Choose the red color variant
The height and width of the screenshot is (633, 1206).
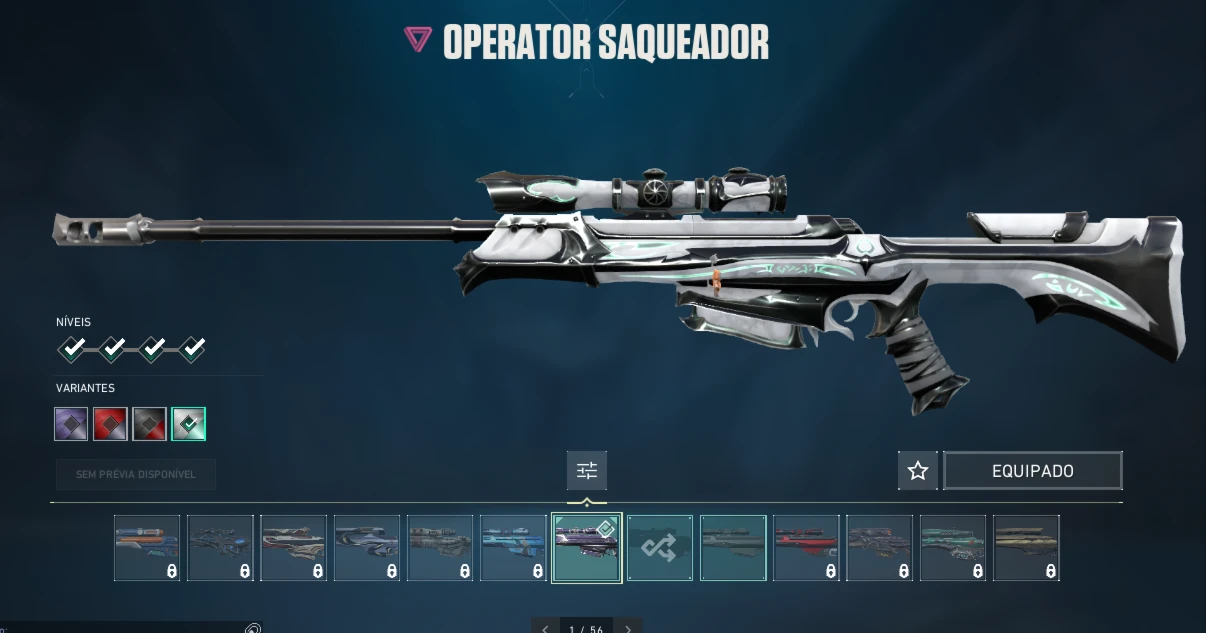point(110,424)
